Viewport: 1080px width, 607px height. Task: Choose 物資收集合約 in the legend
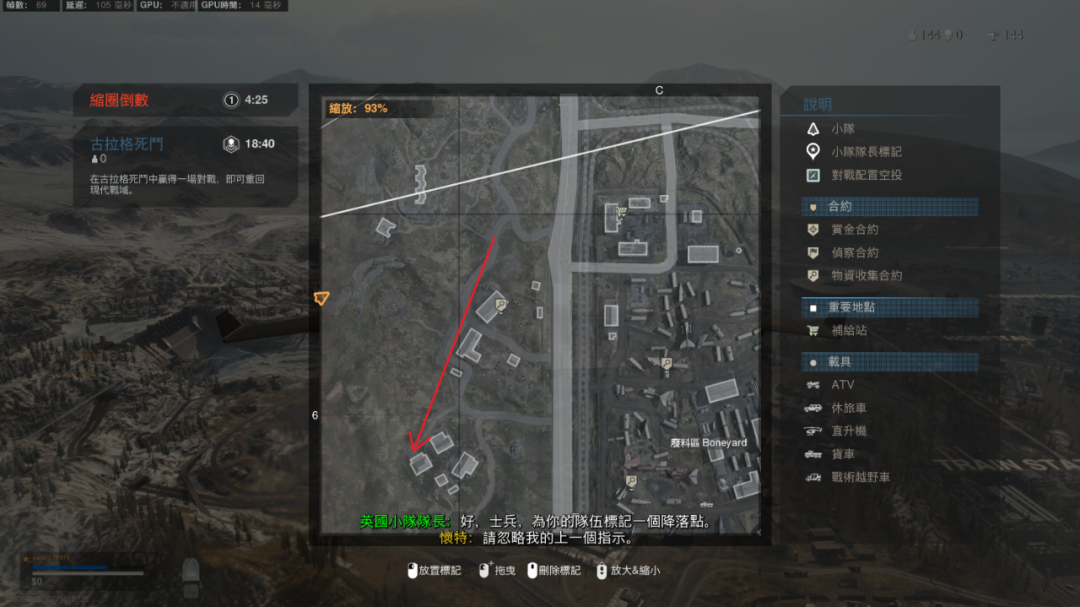coord(866,275)
